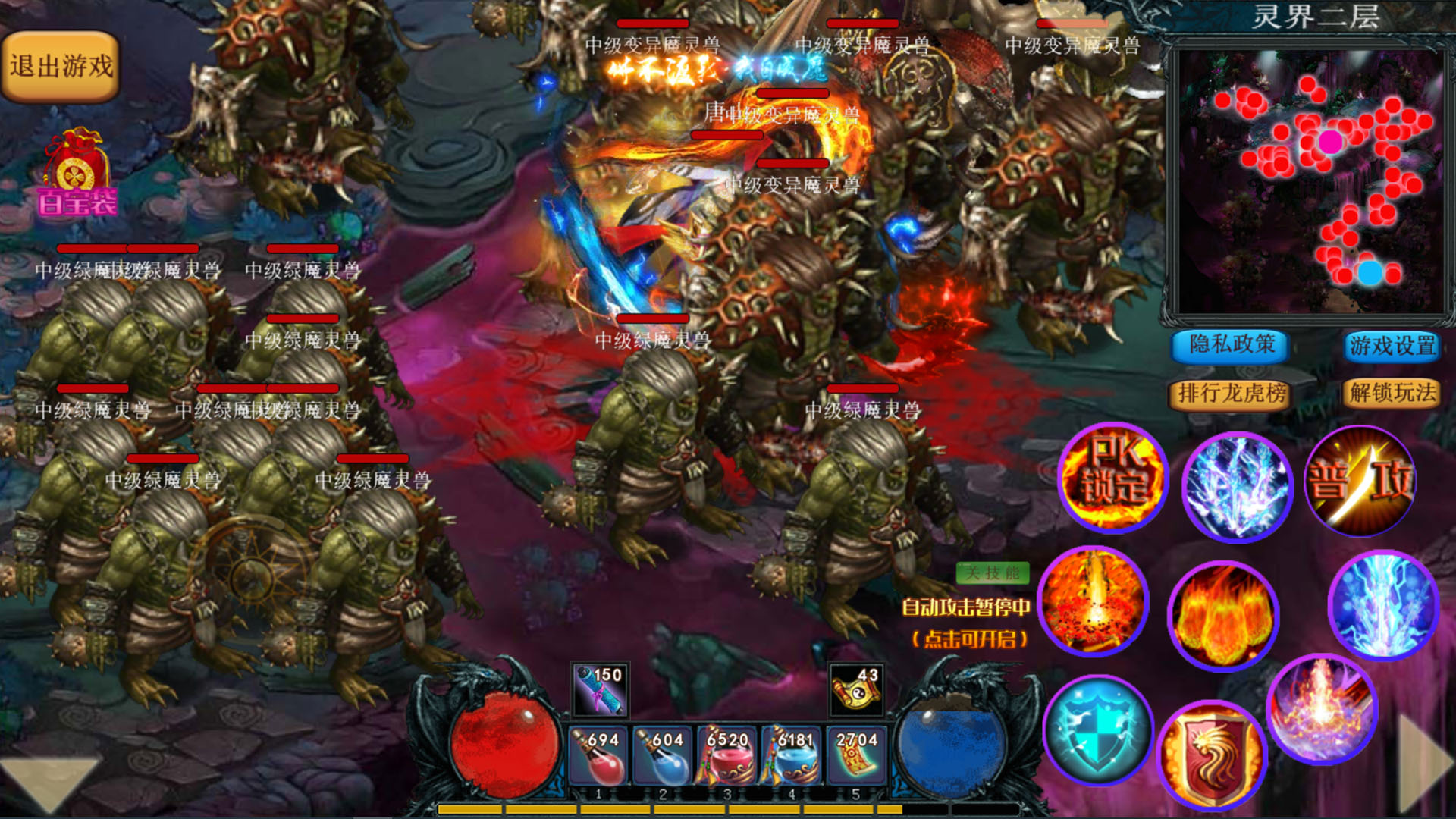This screenshot has height=819, width=1456.
Task: Open 游戏设置 game settings
Action: tap(1392, 347)
